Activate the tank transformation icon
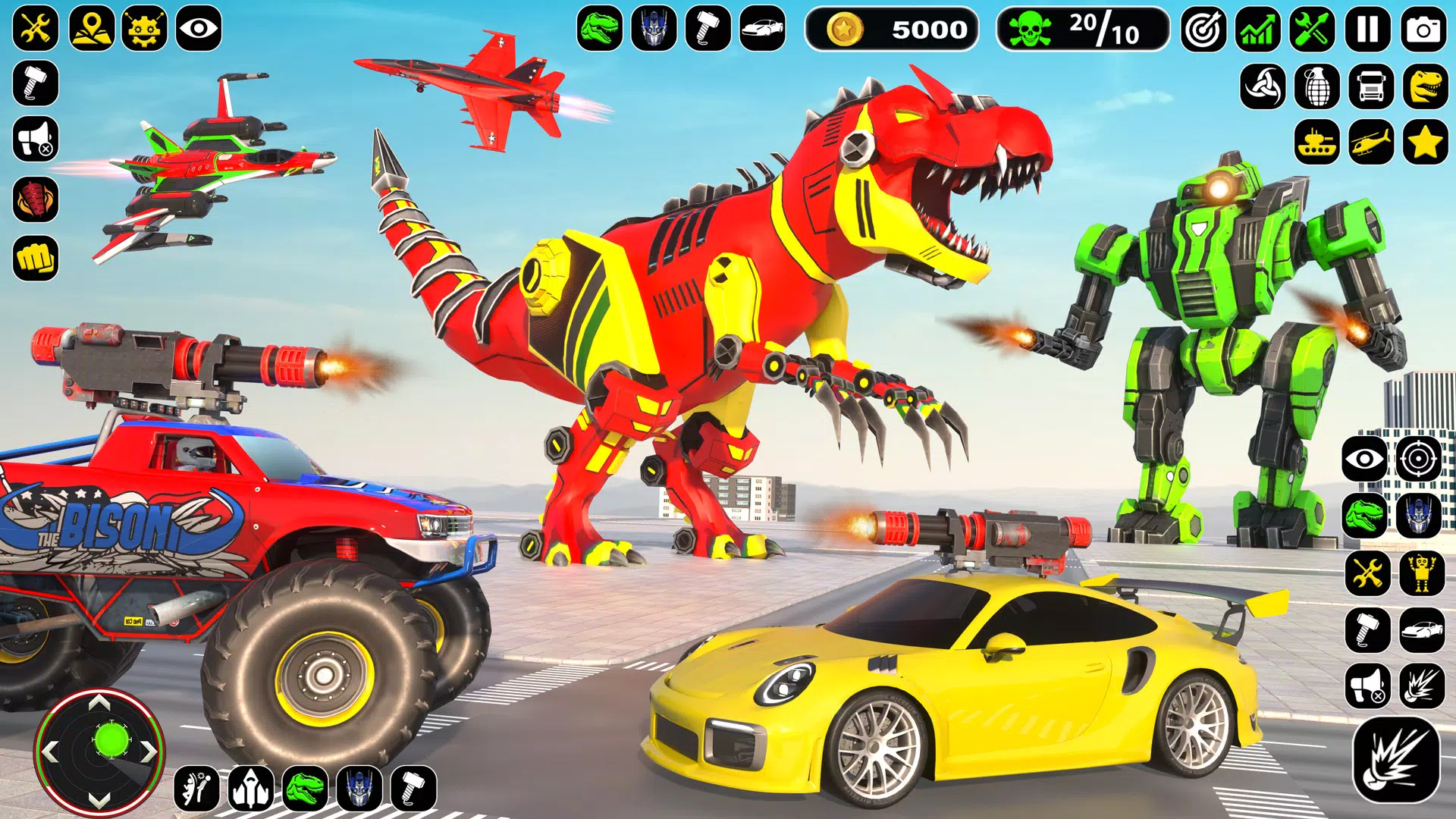 1317,142
